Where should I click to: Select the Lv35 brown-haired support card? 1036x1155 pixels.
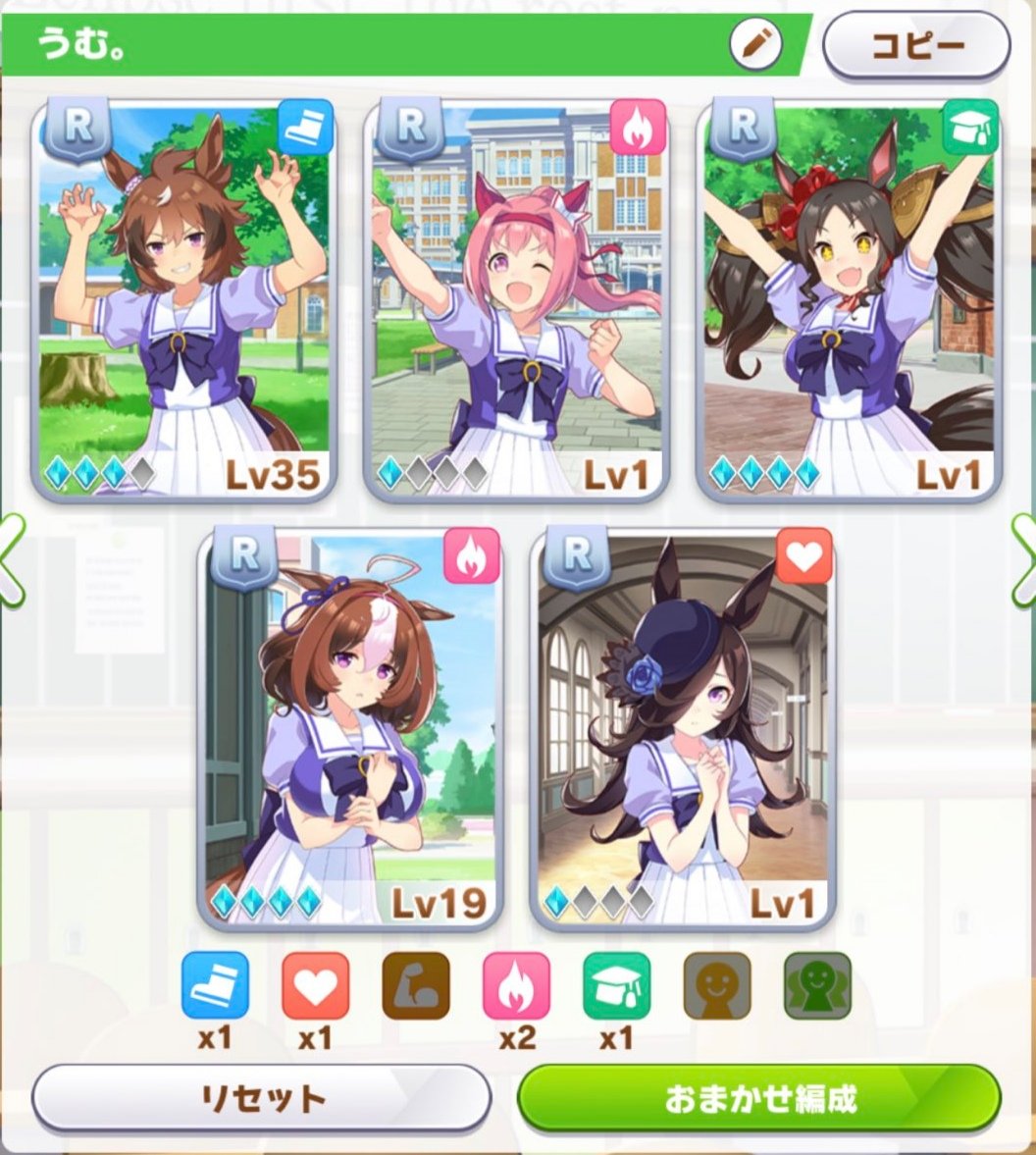pos(184,299)
